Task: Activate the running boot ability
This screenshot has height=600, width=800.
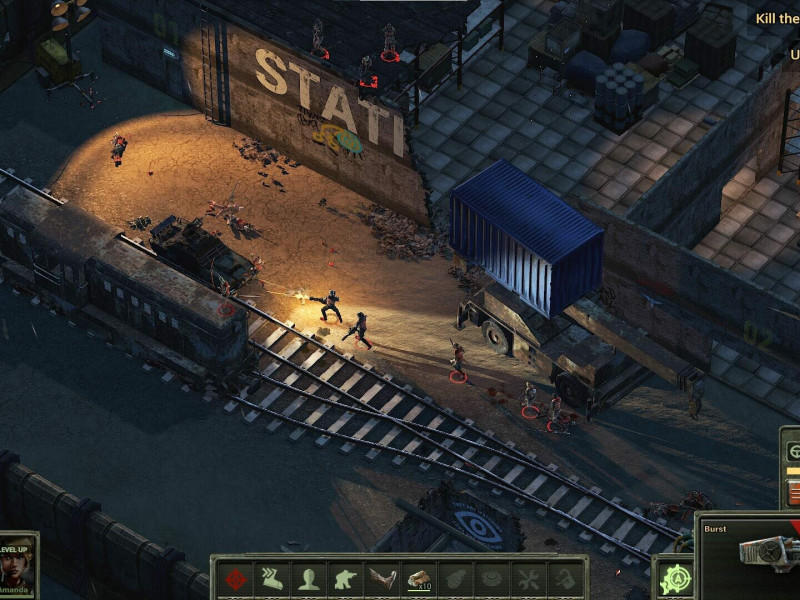Action: [273, 579]
